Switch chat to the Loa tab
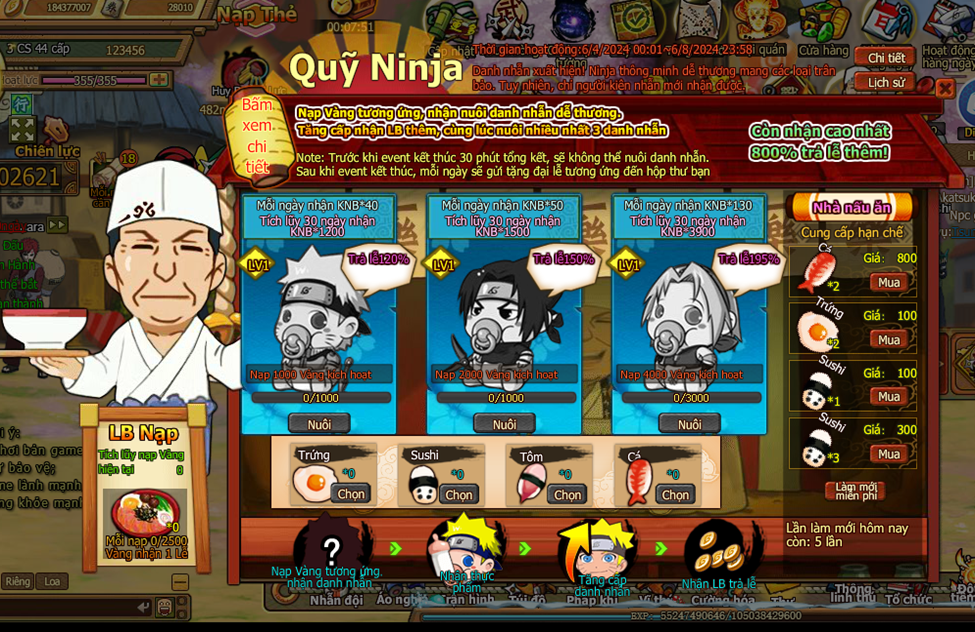The height and width of the screenshot is (632, 975). (52, 581)
